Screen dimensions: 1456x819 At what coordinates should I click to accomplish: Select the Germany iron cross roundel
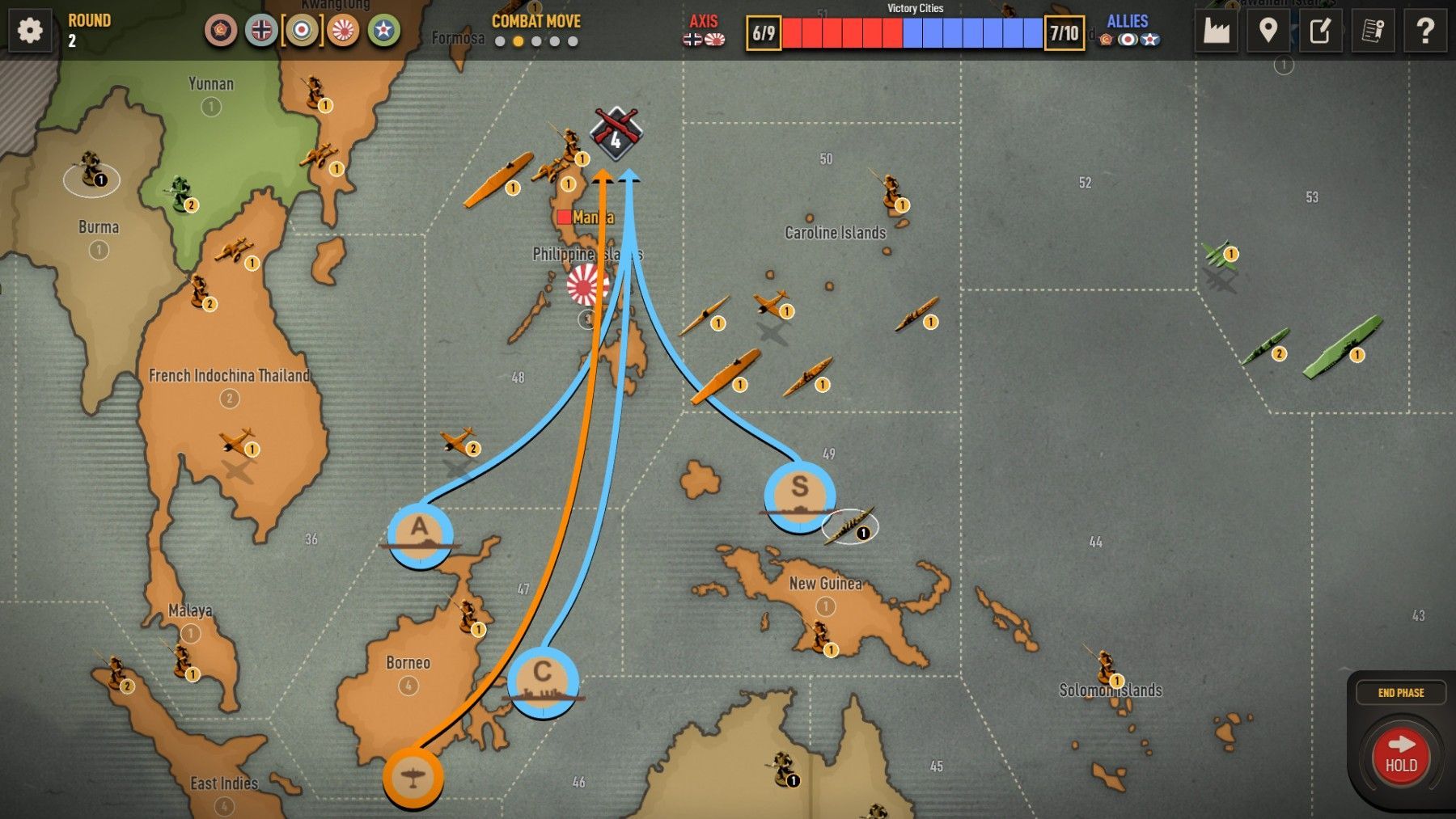pyautogui.click(x=261, y=31)
